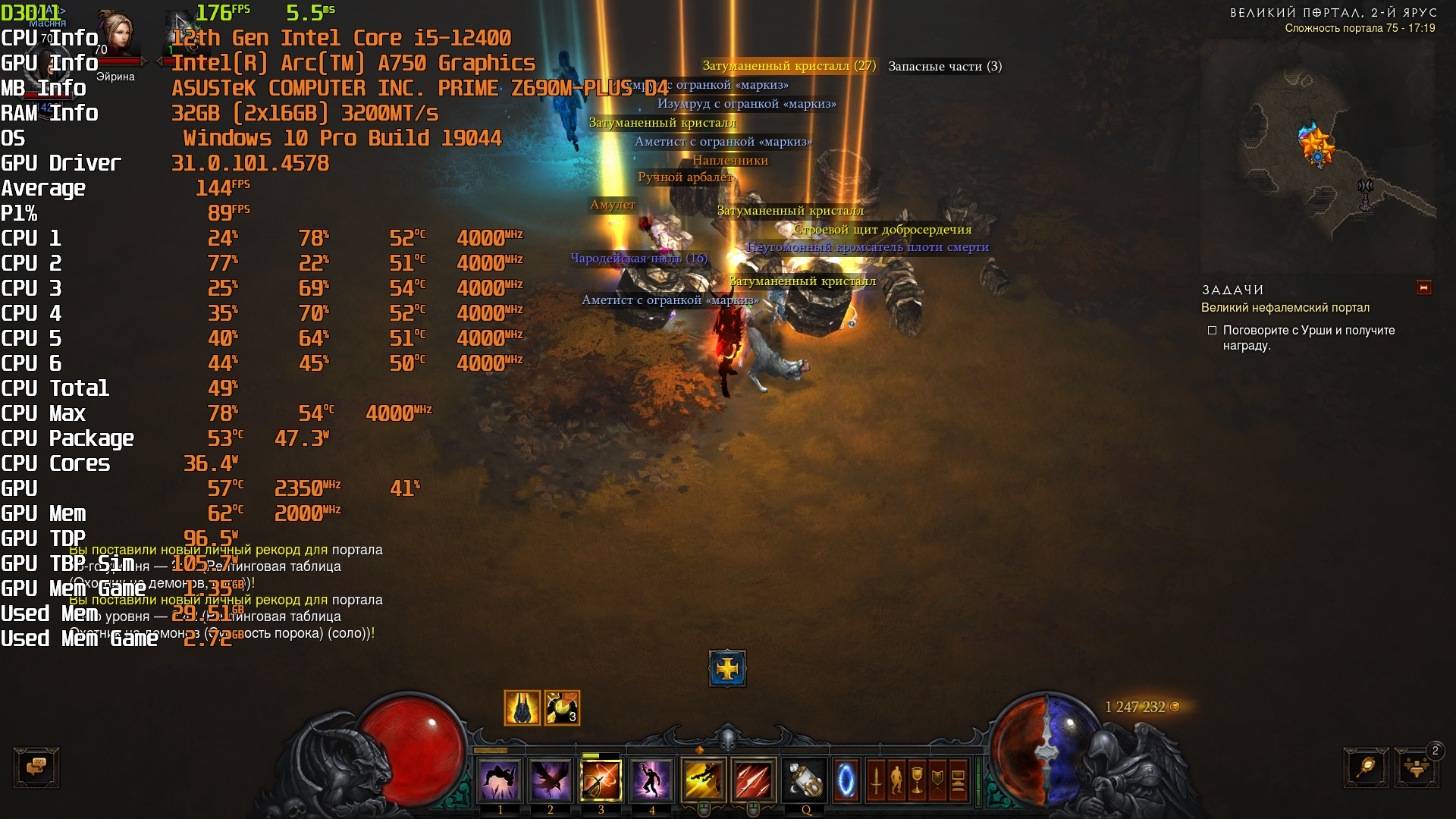Use the raven companion skill in slot 2
1456x819 pixels.
[x=550, y=780]
